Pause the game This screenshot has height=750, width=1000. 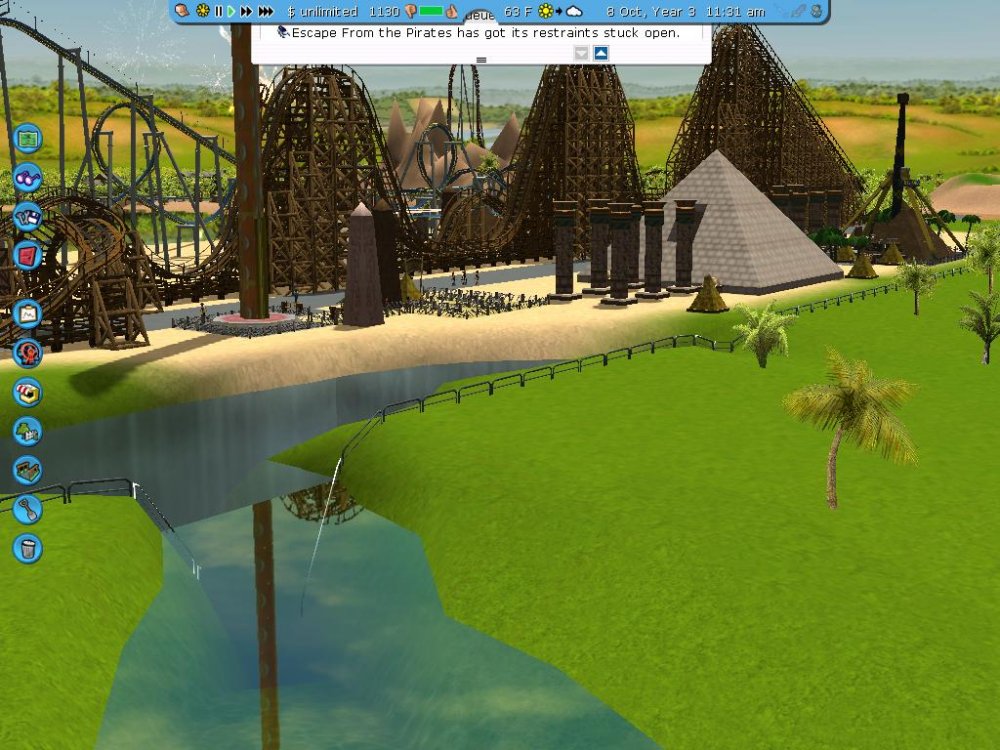click(x=218, y=12)
